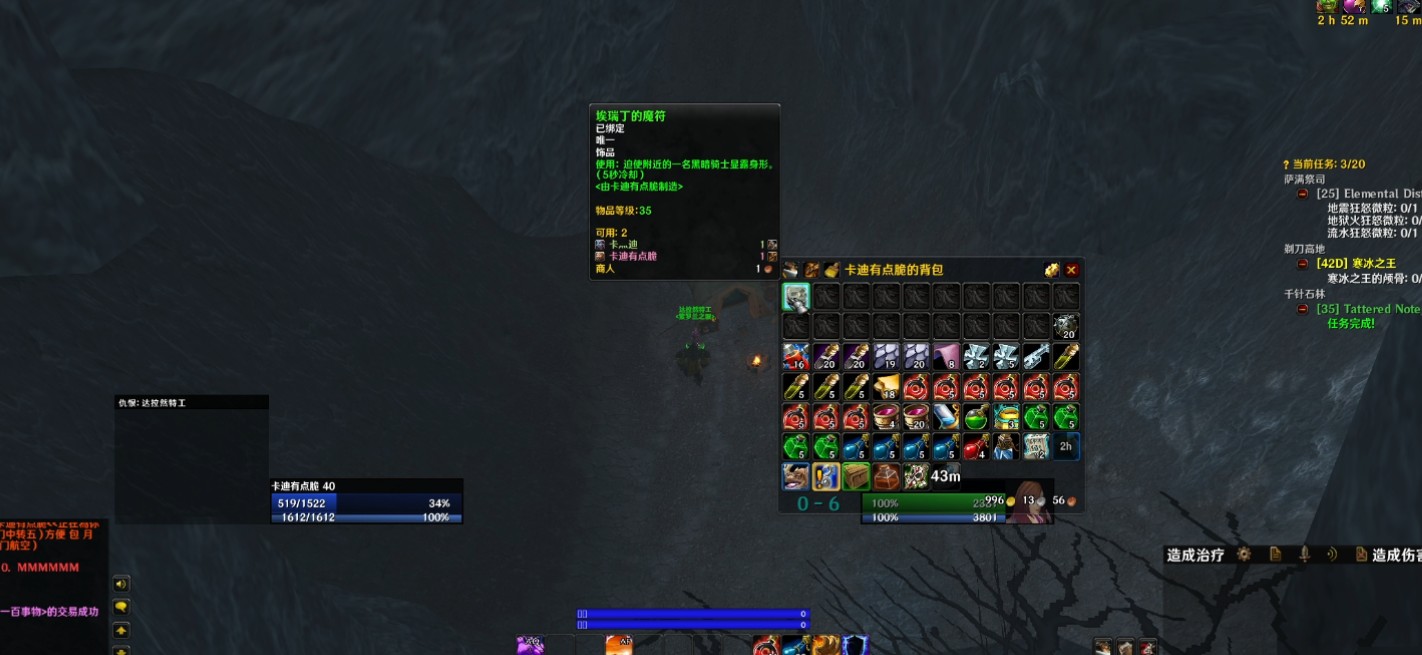Open the completed Tattered Note quest
This screenshot has width=1422, height=655.
point(1367,309)
